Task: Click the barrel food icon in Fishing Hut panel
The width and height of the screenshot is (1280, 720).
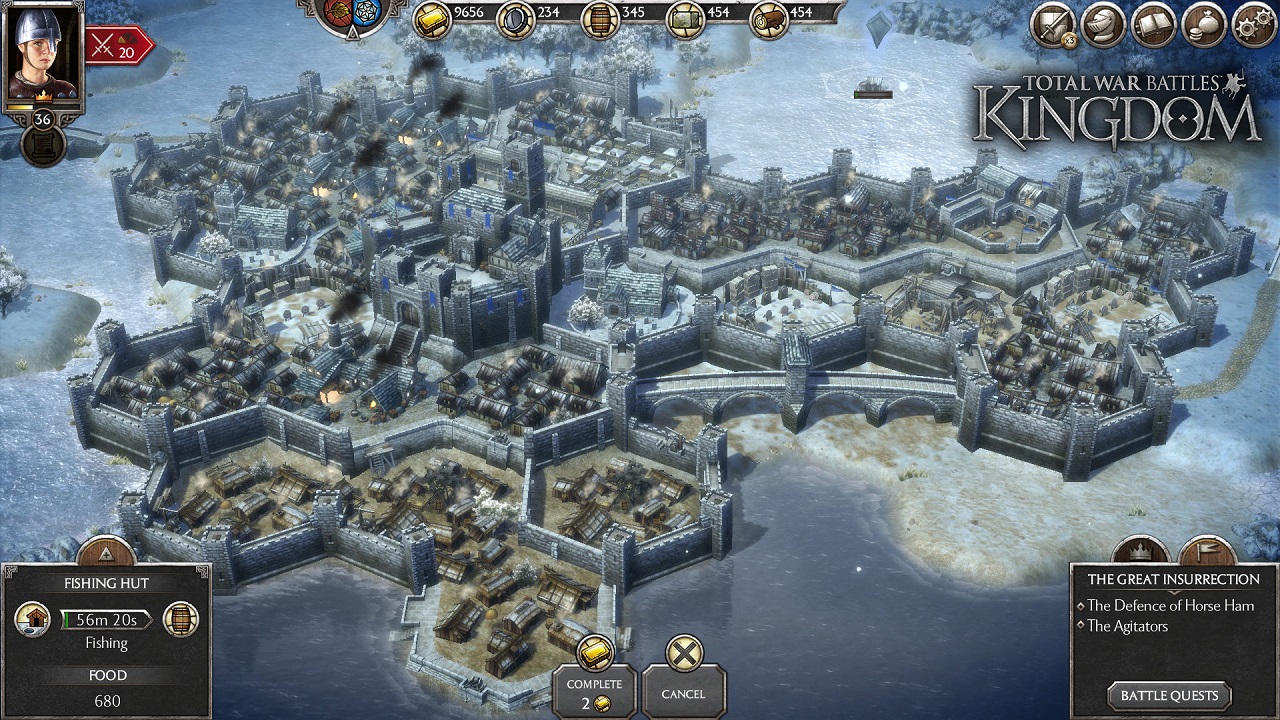Action: pos(180,620)
